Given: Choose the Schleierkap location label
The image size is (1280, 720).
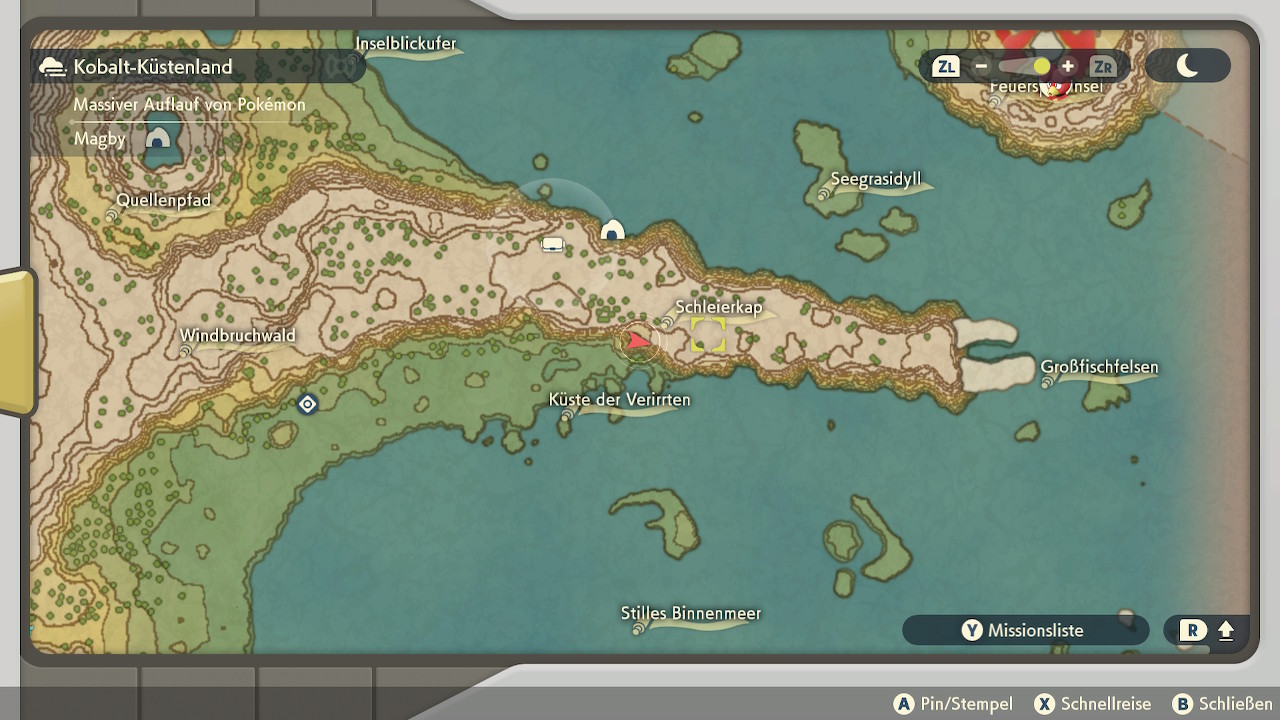Looking at the screenshot, I should point(718,308).
